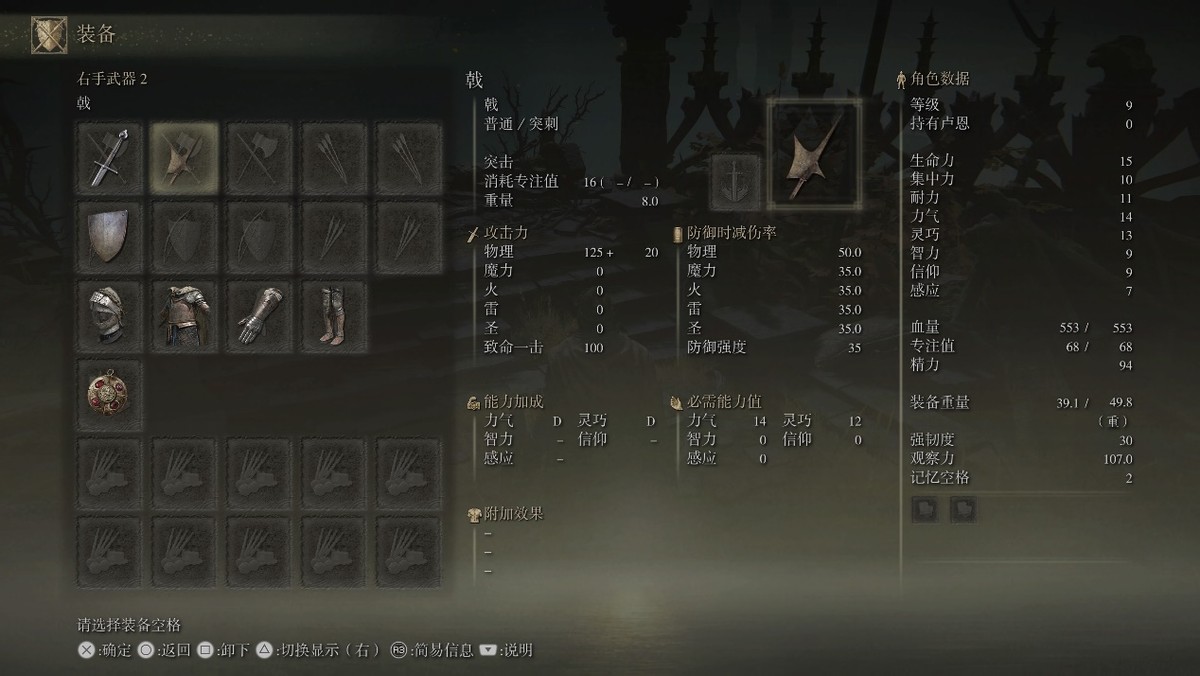This screenshot has width=1200, height=676.
Task: Choose the heater shield slot
Action: 110,237
